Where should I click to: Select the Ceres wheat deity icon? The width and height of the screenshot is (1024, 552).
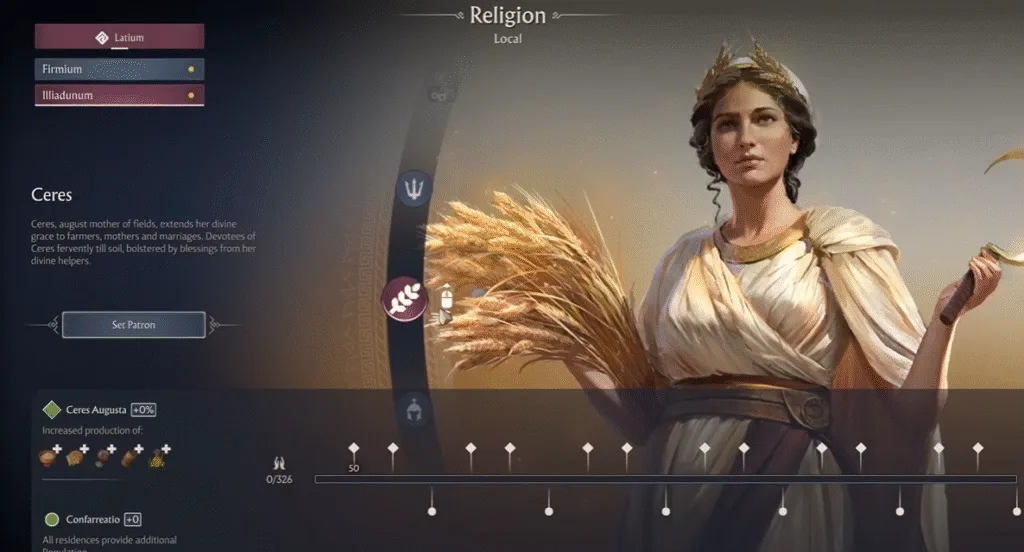pos(405,298)
